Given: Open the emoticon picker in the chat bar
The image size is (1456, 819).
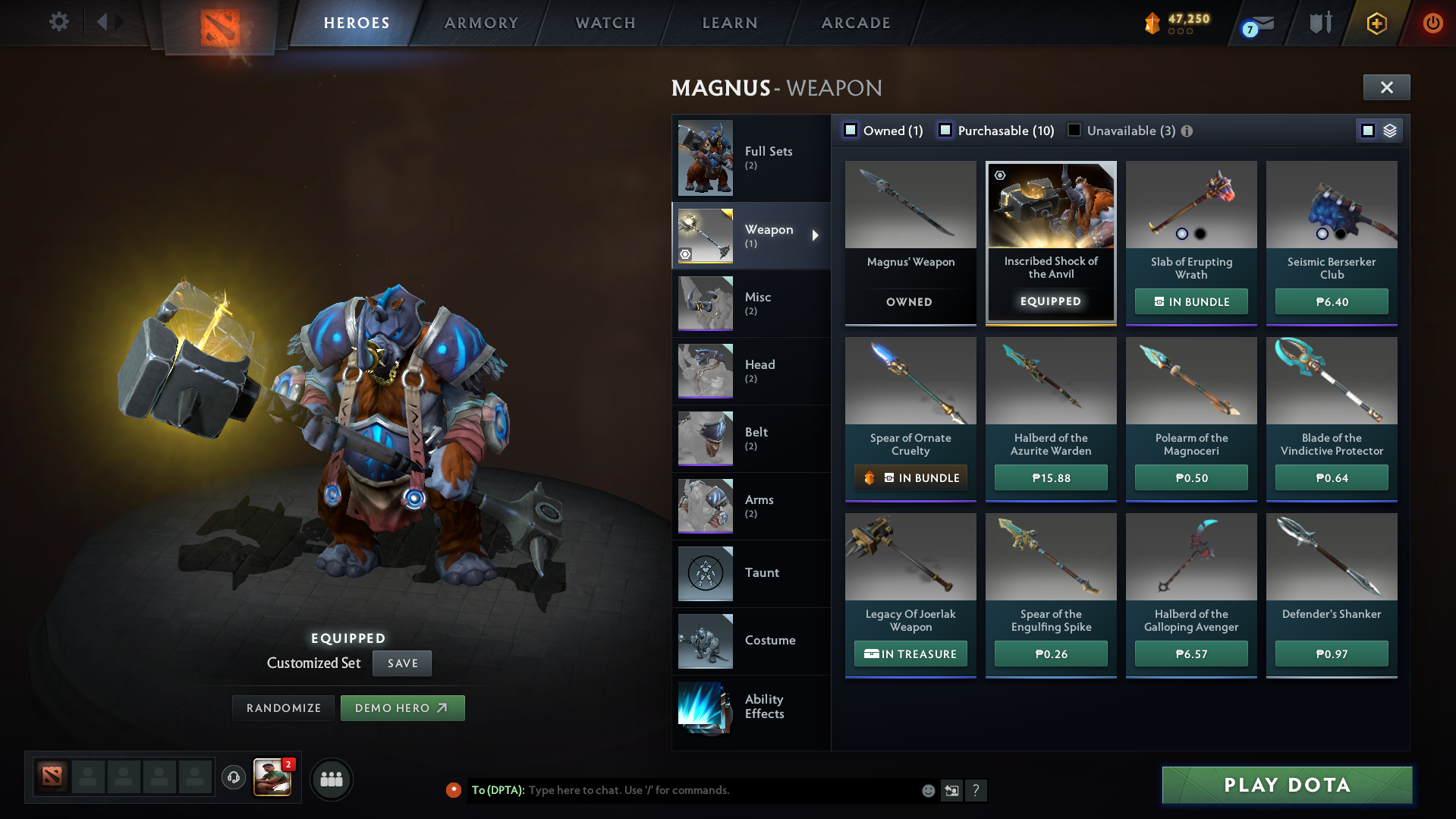Looking at the screenshot, I should tap(927, 790).
